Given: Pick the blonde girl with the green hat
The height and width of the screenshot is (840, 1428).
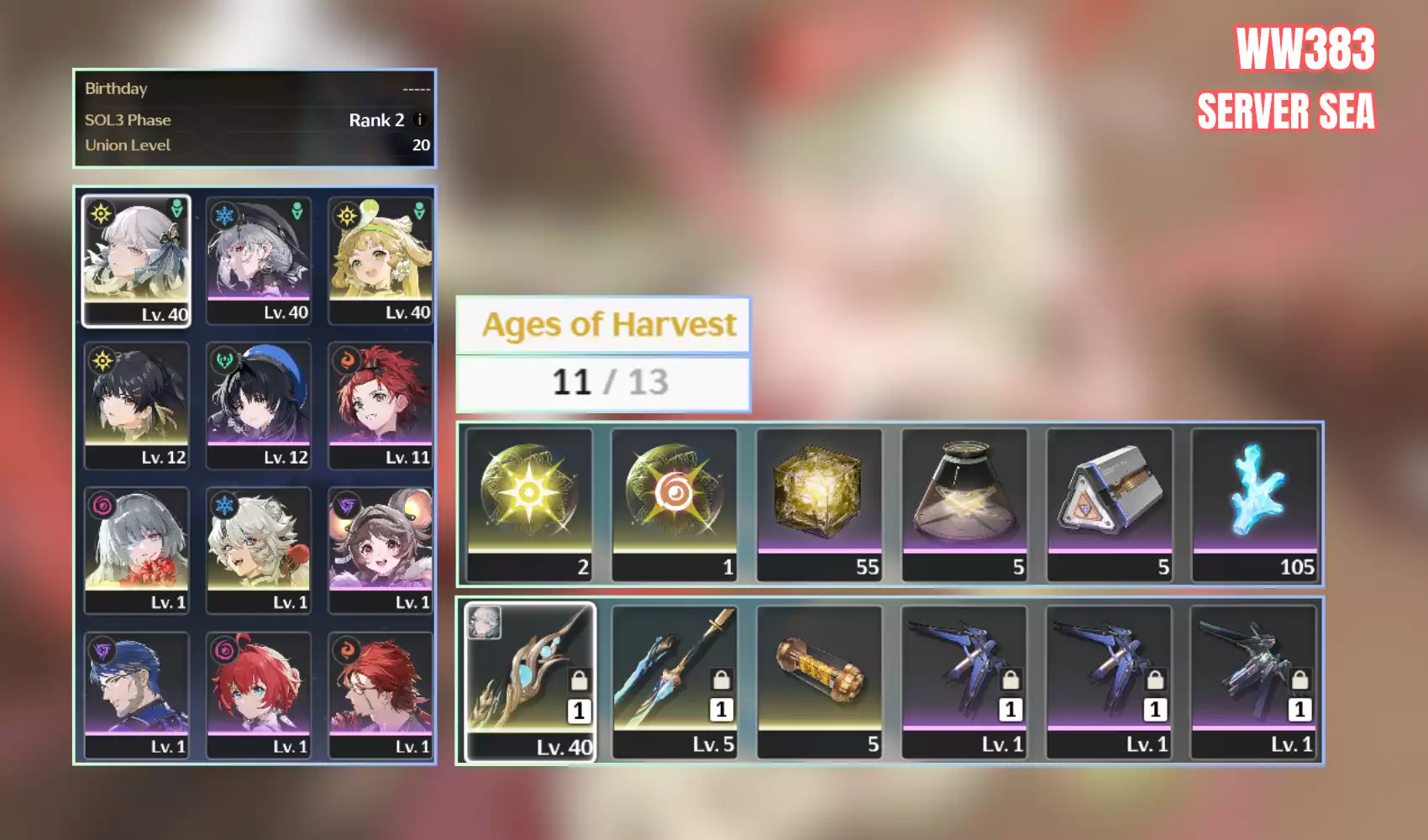Looking at the screenshot, I should pos(381,260).
